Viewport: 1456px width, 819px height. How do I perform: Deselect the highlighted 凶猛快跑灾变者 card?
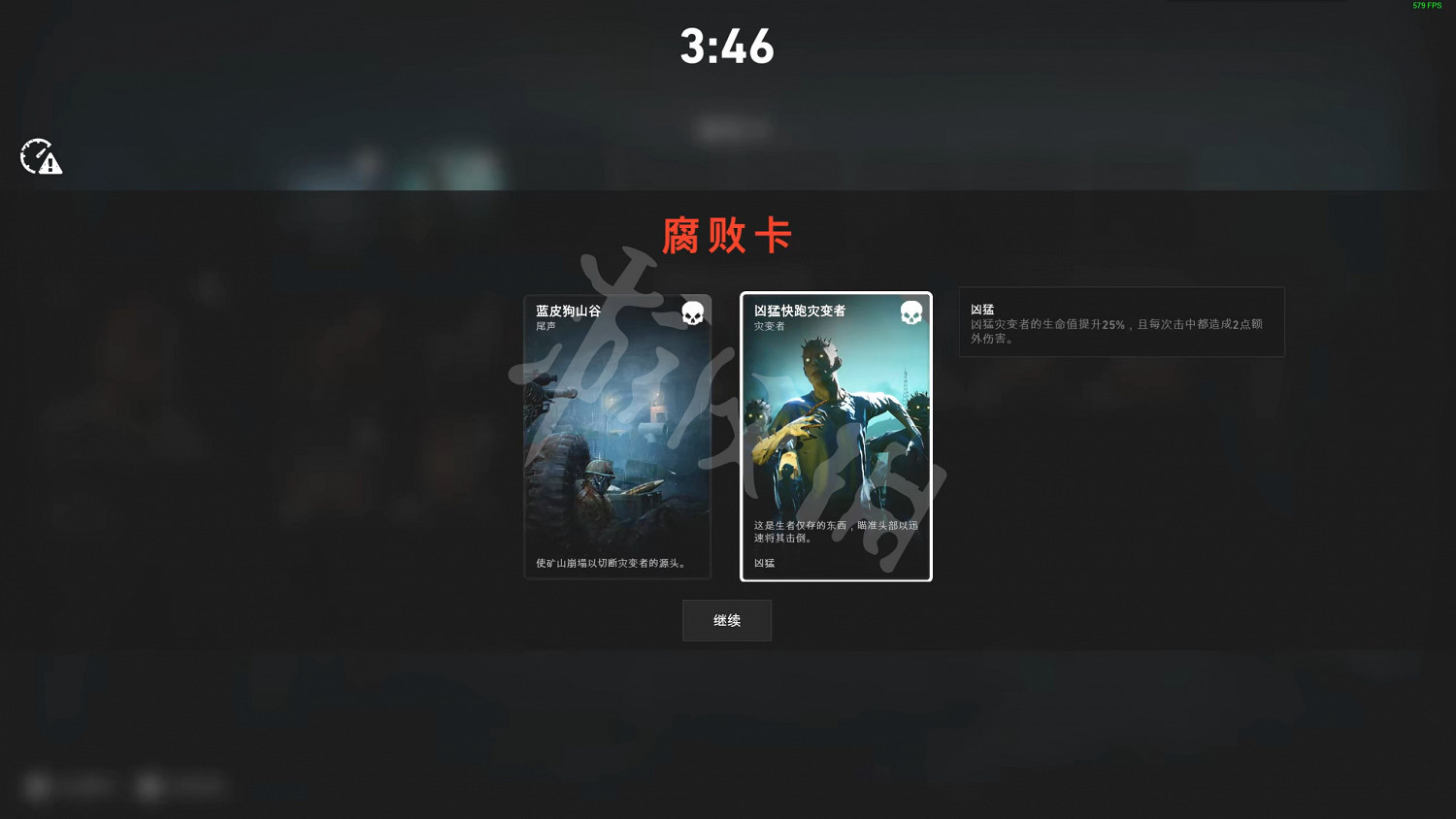(x=836, y=437)
